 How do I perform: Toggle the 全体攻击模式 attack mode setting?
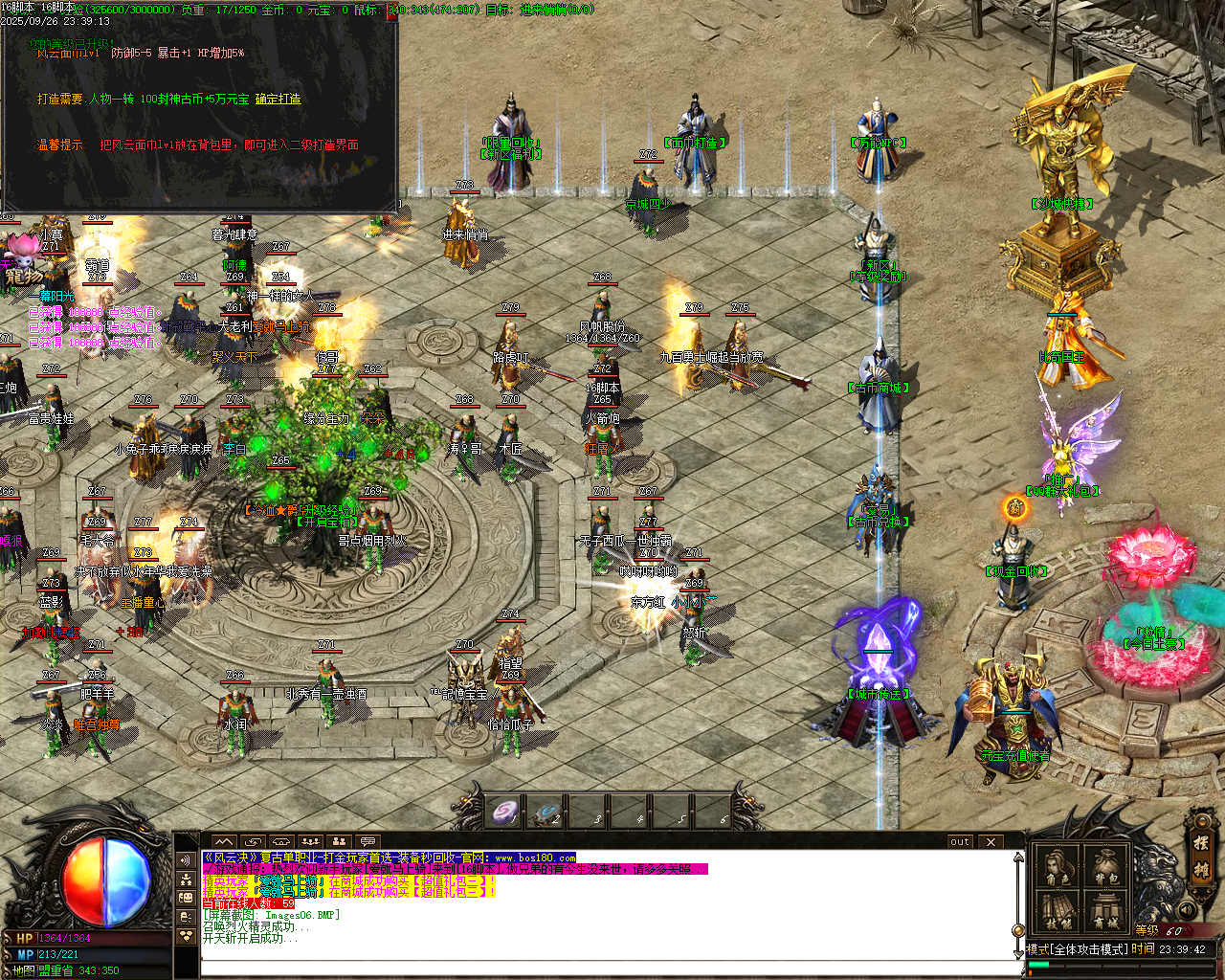pyautogui.click(x=1090, y=947)
